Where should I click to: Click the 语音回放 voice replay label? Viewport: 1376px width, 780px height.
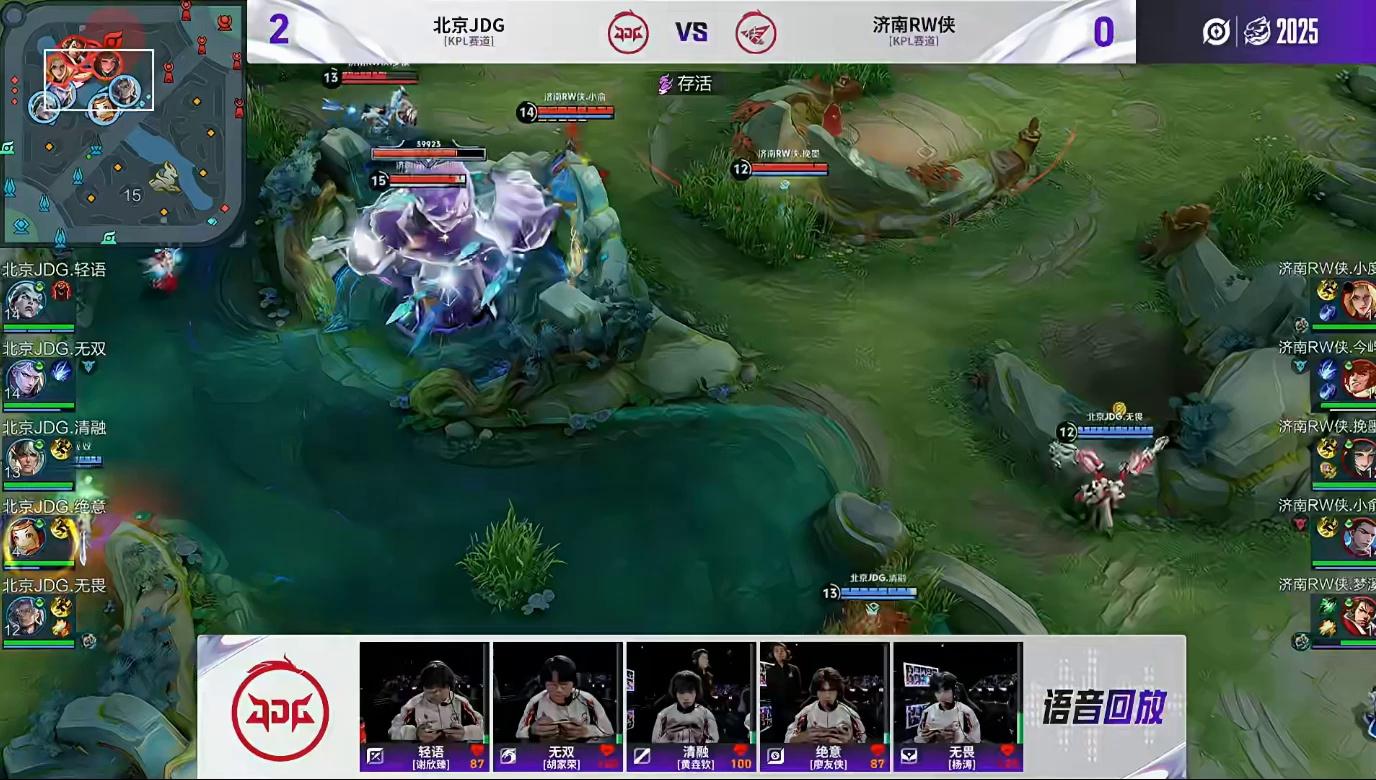click(1104, 708)
